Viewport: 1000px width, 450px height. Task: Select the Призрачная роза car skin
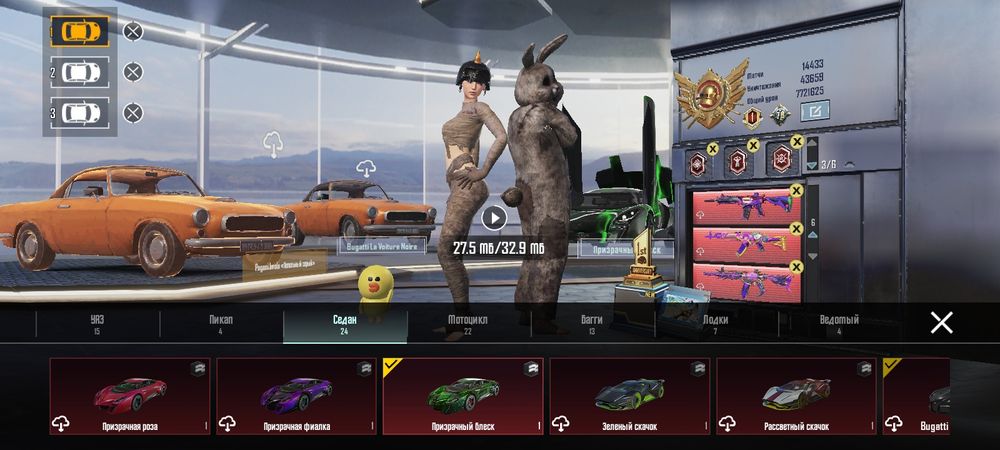coord(130,396)
